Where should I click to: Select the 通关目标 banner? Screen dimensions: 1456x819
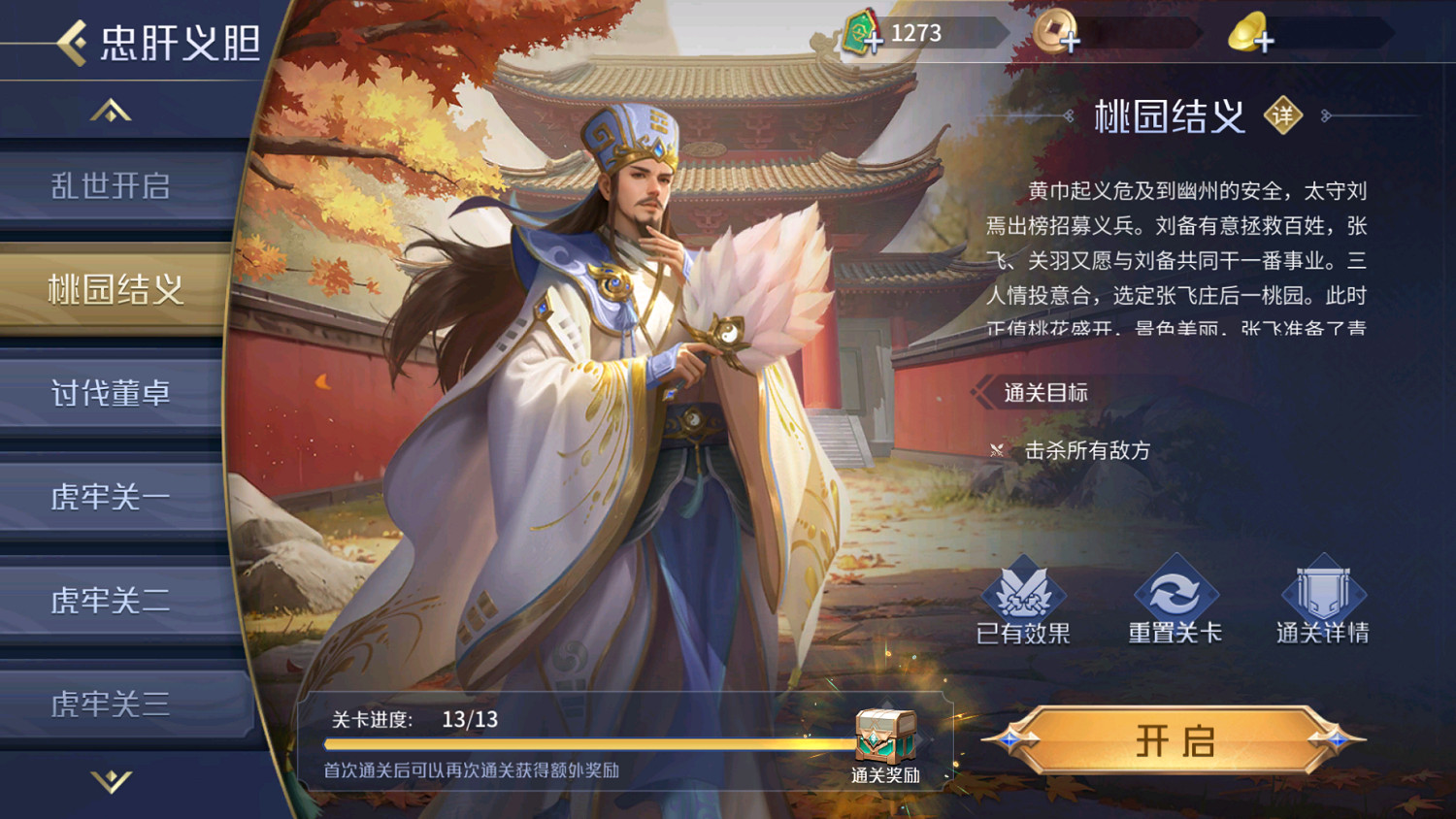pyautogui.click(x=1043, y=392)
